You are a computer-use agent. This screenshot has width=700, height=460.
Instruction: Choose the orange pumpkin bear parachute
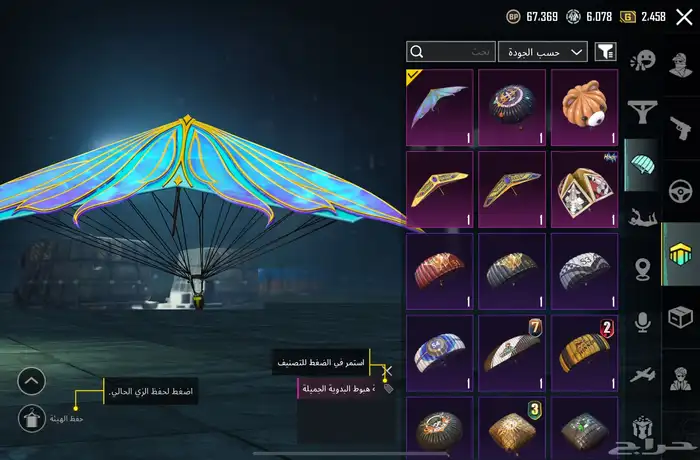coord(584,106)
